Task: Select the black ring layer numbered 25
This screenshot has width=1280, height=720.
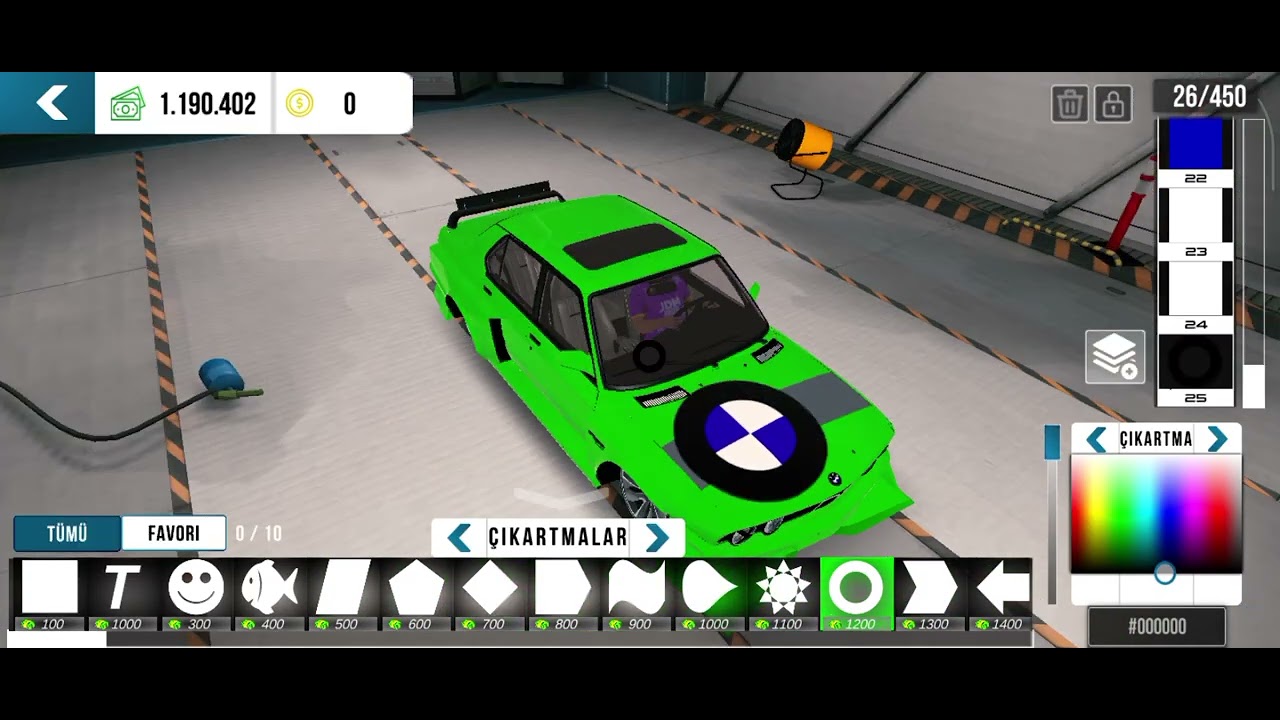Action: click(1196, 368)
